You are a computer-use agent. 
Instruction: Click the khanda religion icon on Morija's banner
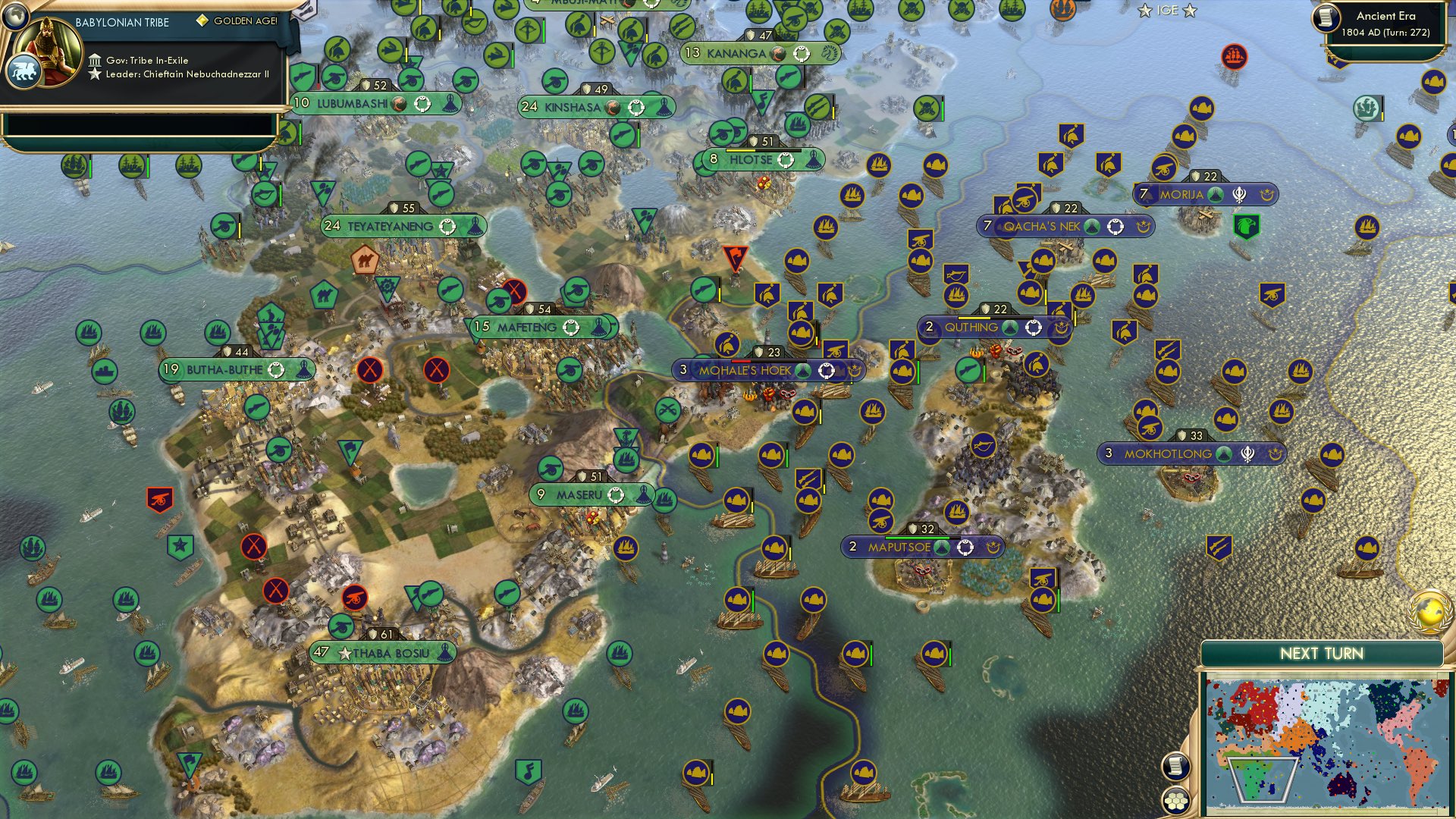point(1240,194)
